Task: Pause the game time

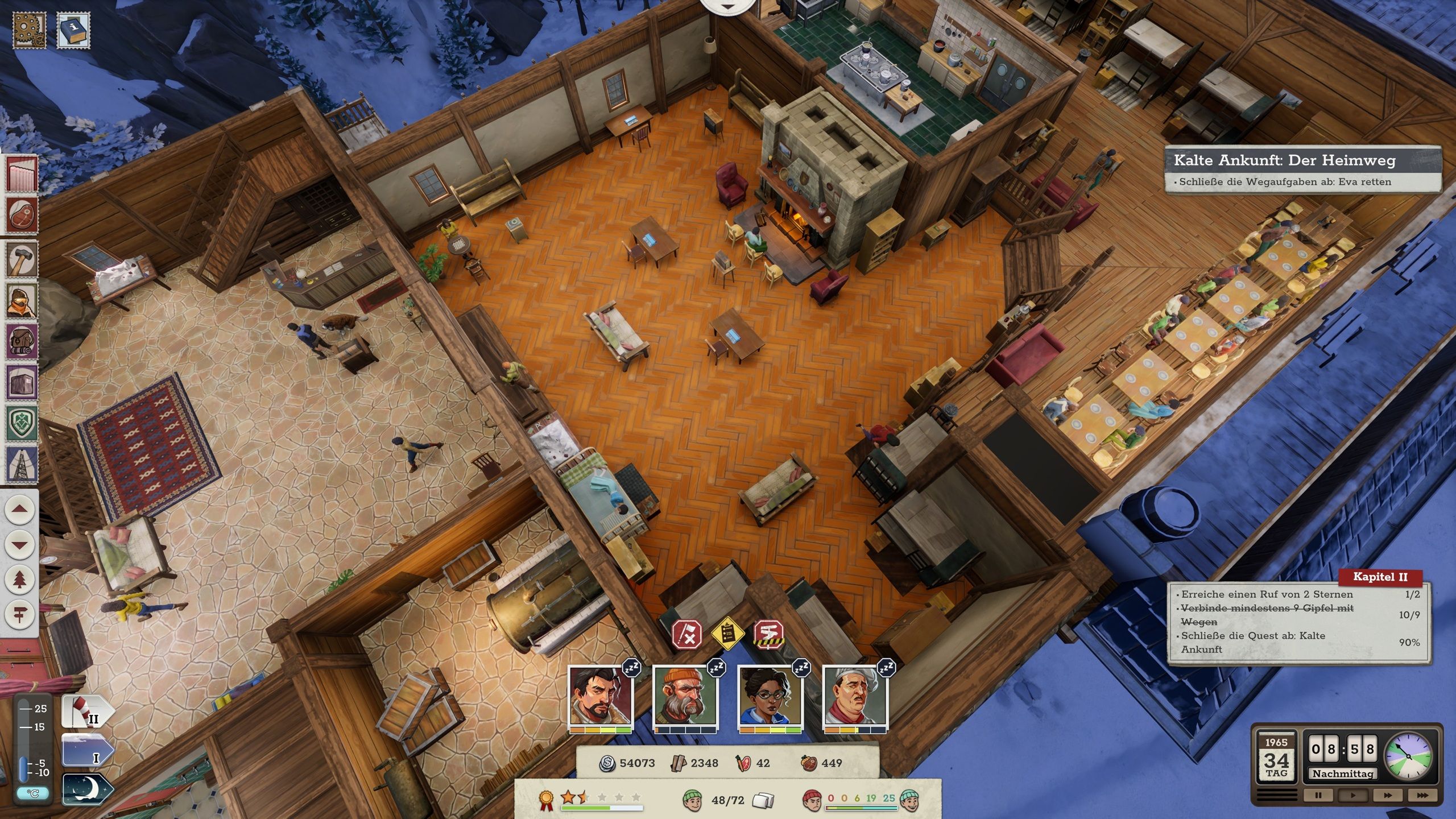Action: 1318,795
